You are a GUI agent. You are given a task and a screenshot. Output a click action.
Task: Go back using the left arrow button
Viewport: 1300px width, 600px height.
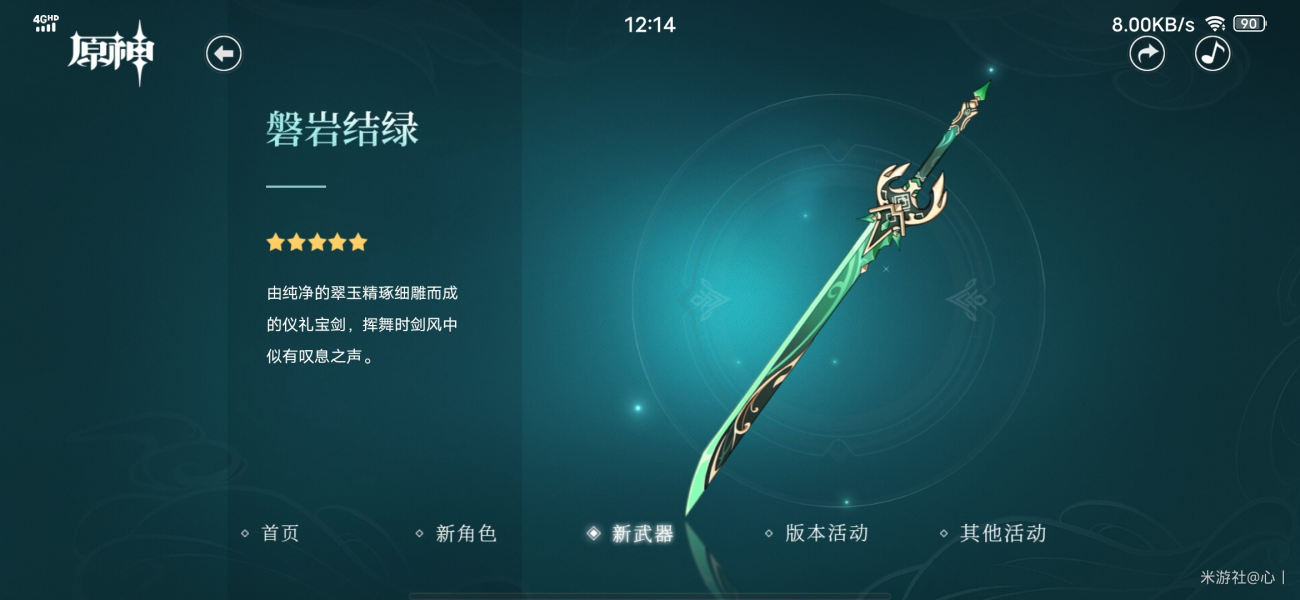(x=224, y=53)
